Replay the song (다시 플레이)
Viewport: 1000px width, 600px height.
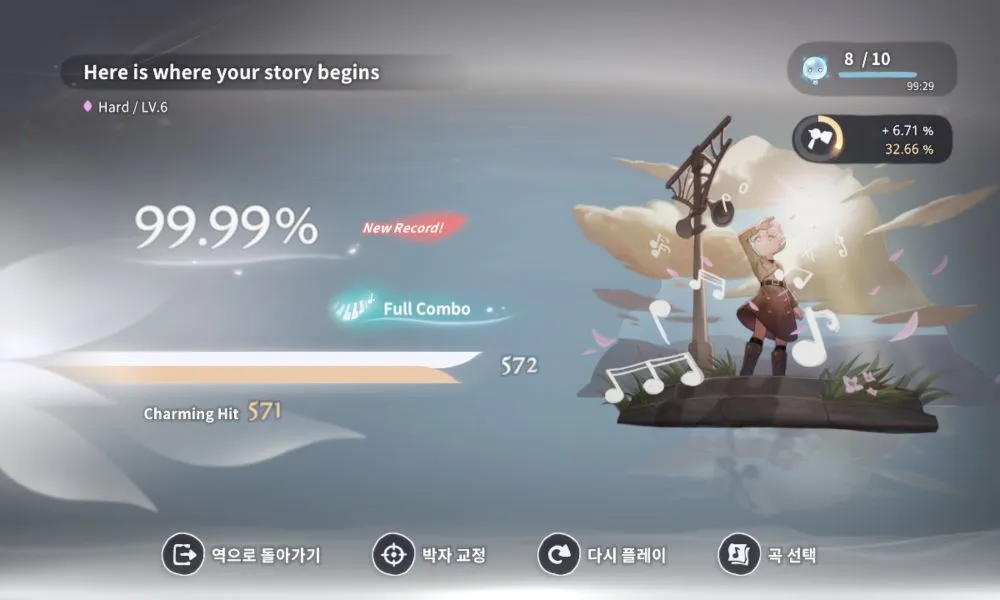[x=603, y=555]
